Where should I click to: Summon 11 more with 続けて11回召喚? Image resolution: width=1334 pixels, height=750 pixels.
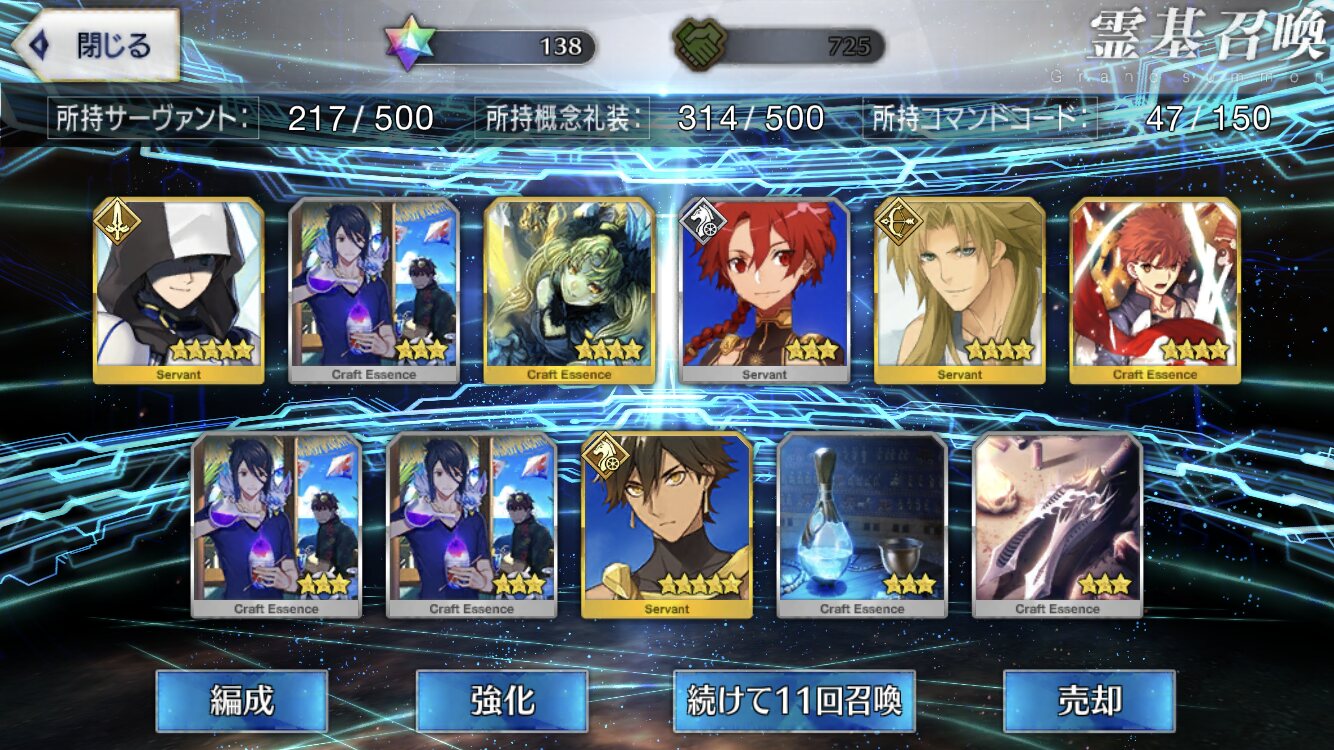point(794,700)
